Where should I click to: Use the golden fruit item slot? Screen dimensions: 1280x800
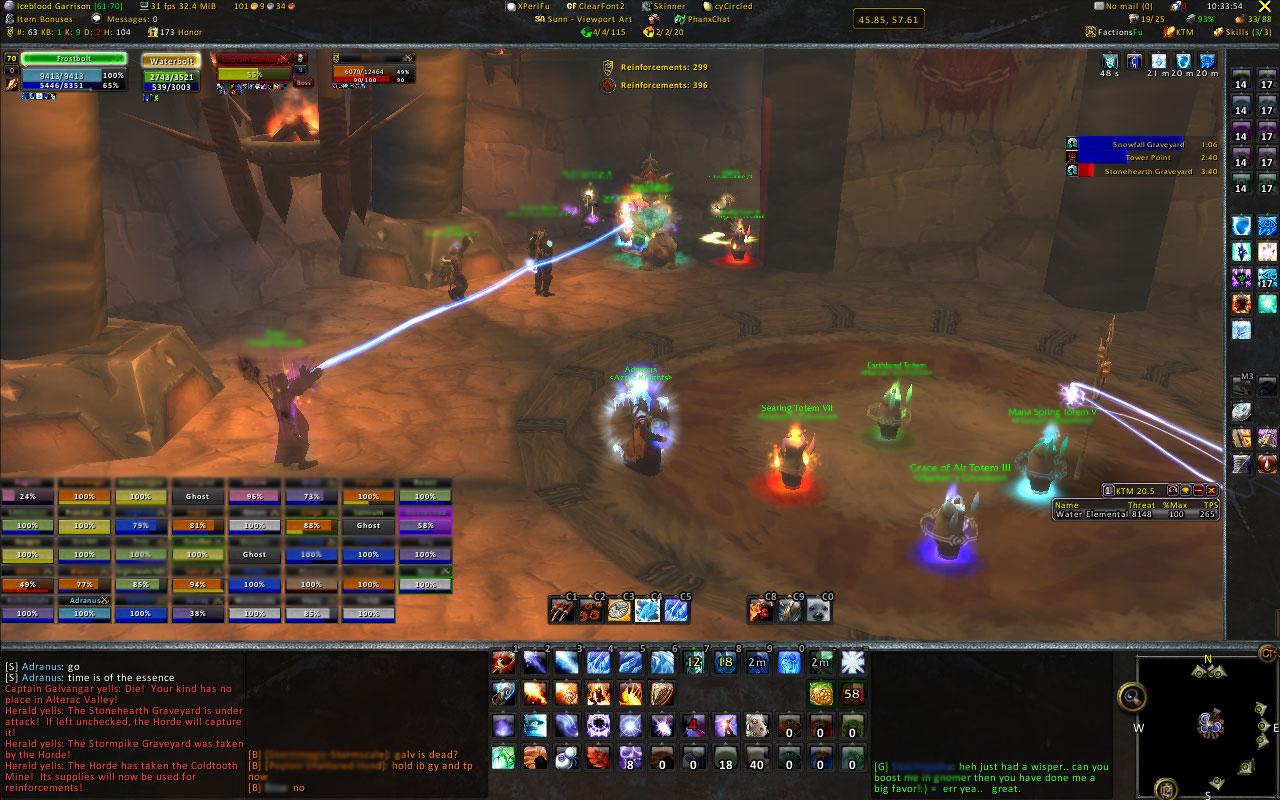click(x=821, y=693)
